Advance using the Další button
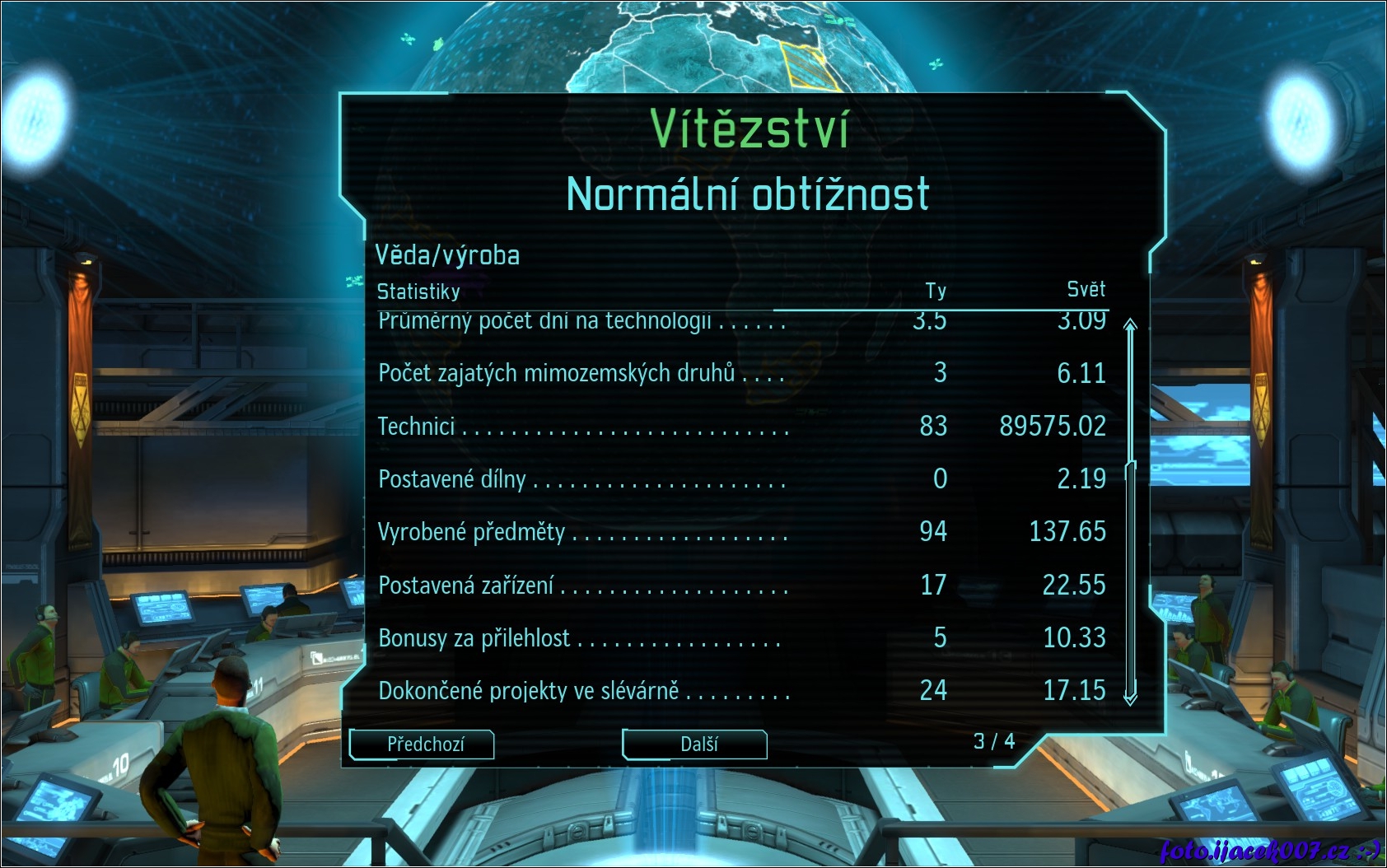The image size is (1387, 868). pyautogui.click(x=695, y=744)
